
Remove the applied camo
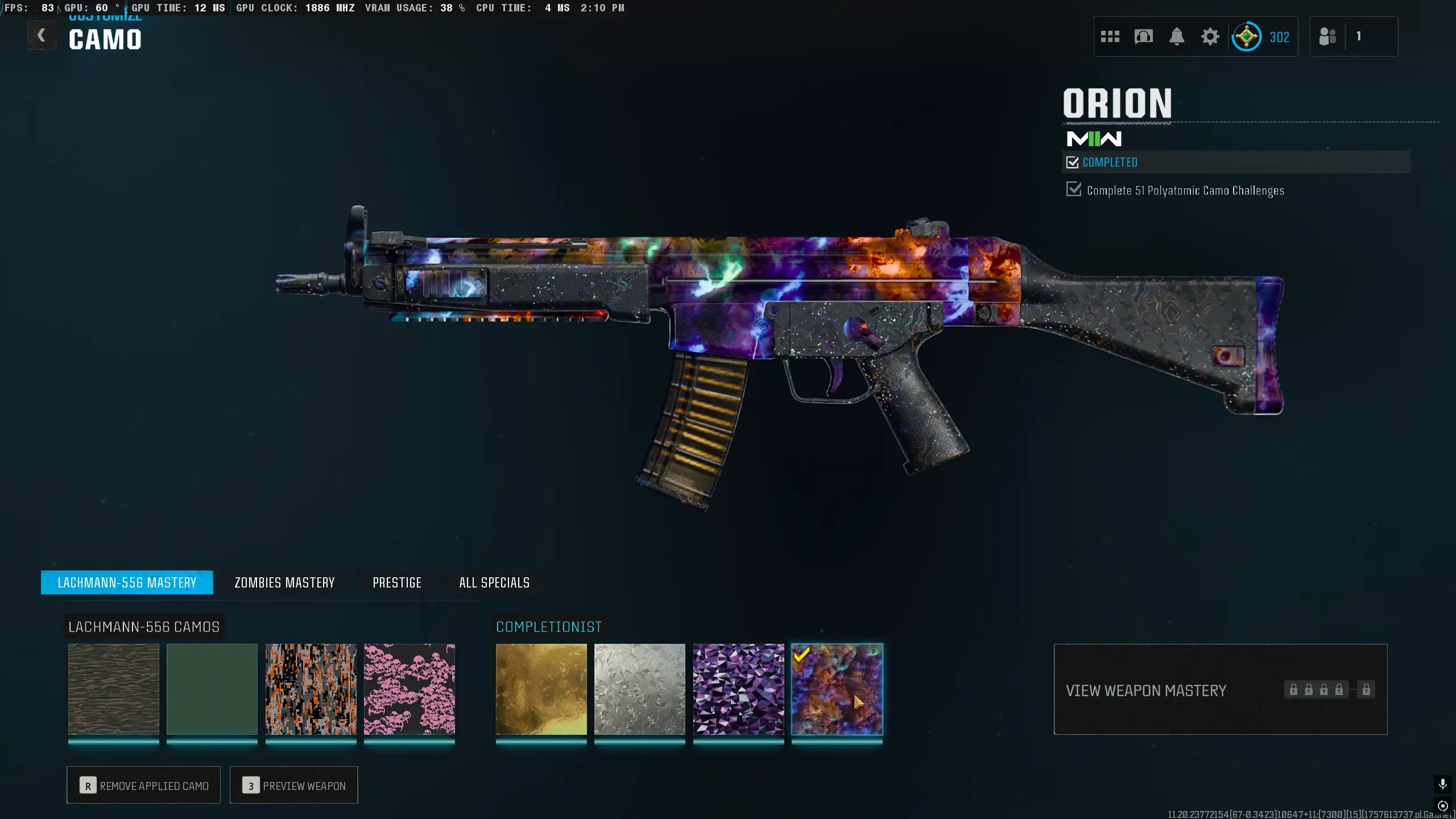coord(144,785)
